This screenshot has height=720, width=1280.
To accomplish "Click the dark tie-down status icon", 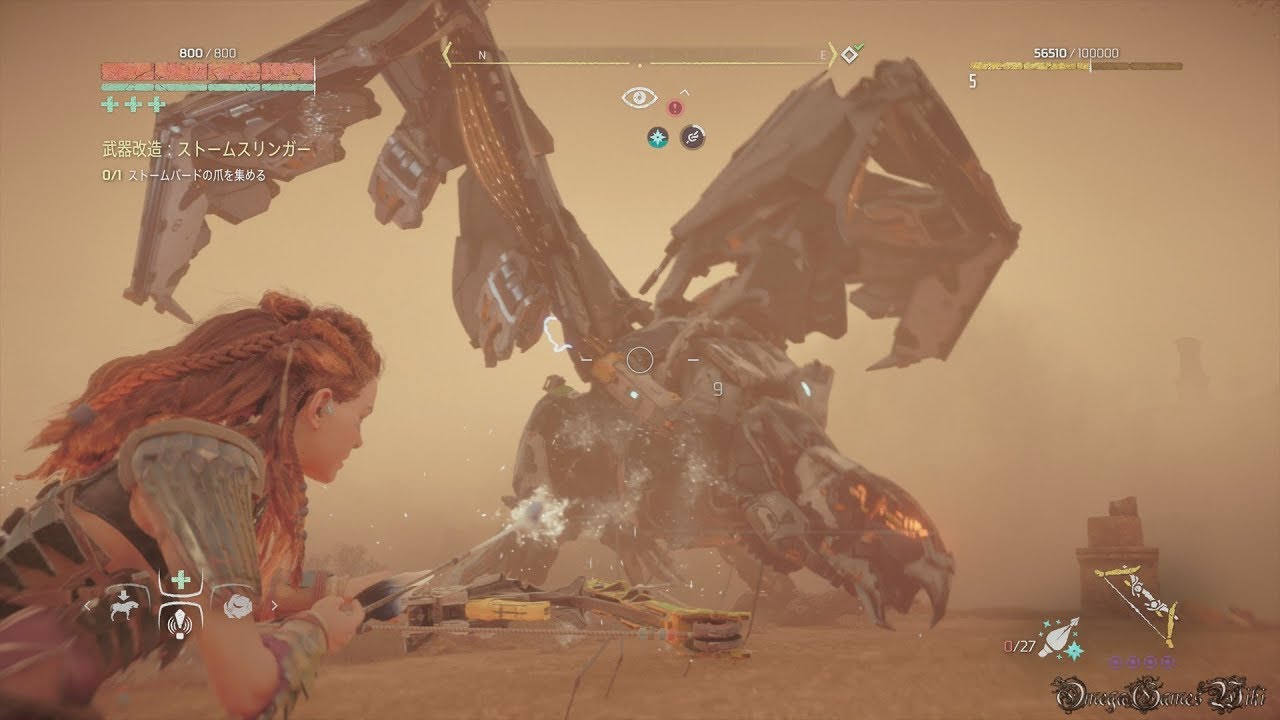I will click(x=693, y=138).
